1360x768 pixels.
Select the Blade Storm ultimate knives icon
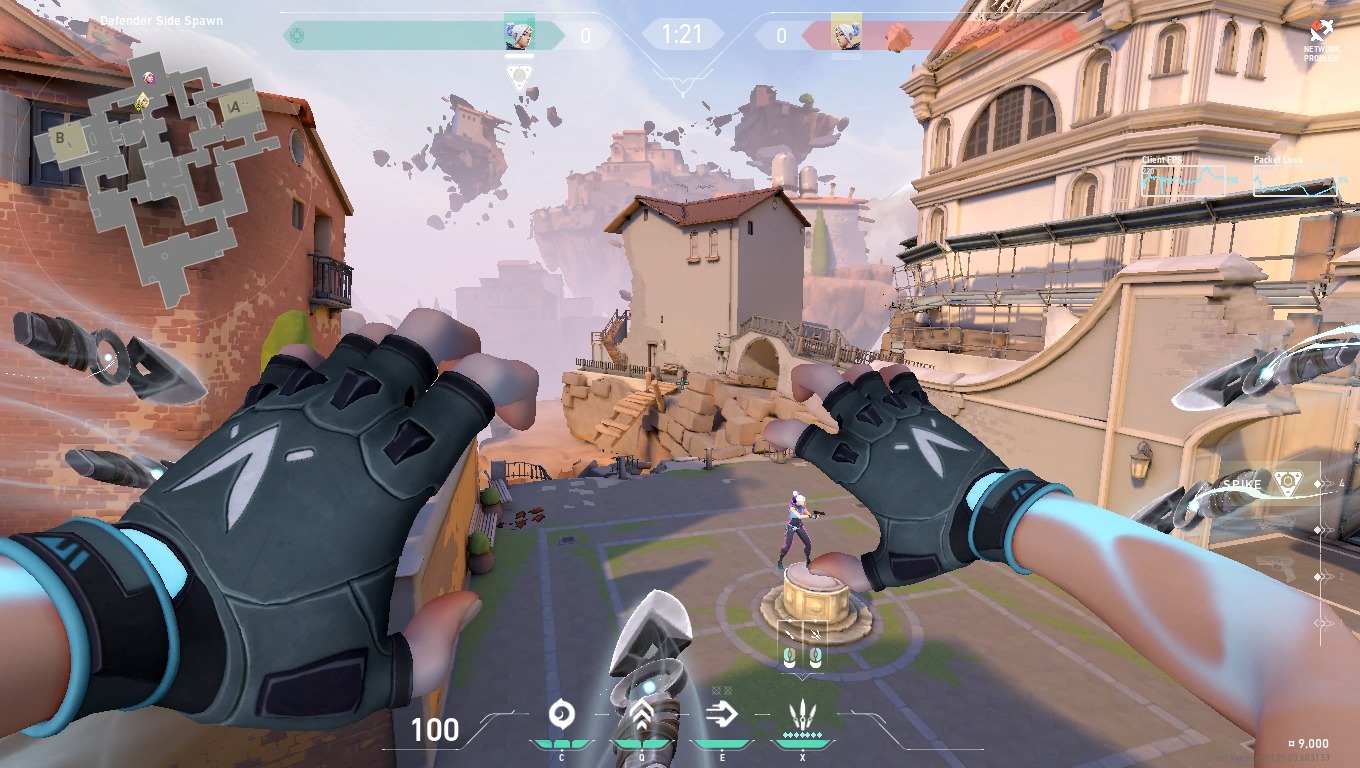[x=801, y=715]
